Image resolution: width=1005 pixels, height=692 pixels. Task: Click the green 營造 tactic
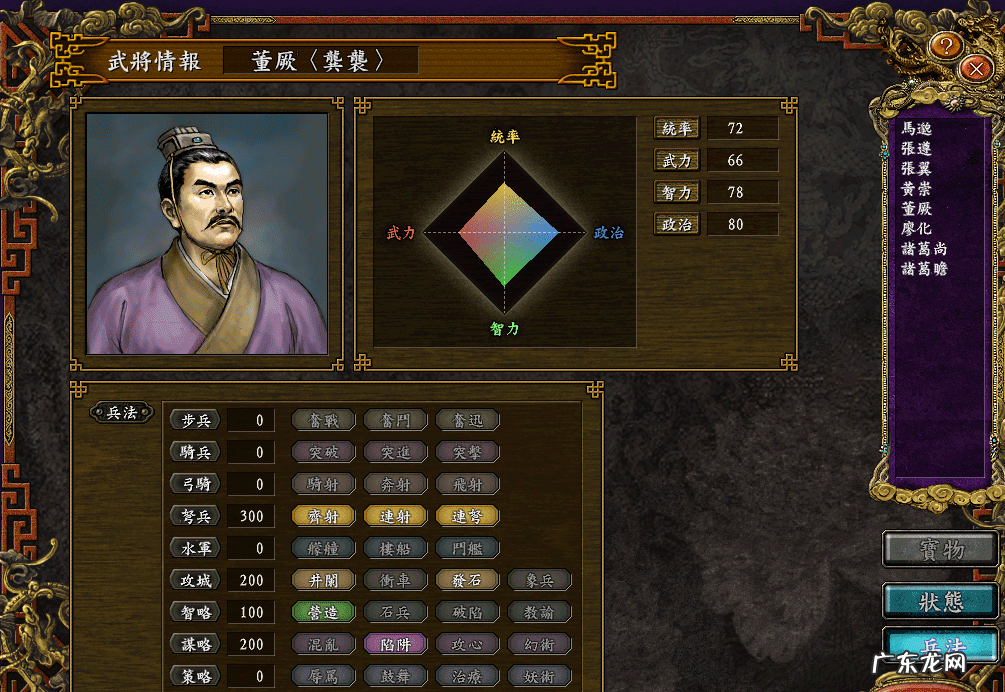click(323, 612)
